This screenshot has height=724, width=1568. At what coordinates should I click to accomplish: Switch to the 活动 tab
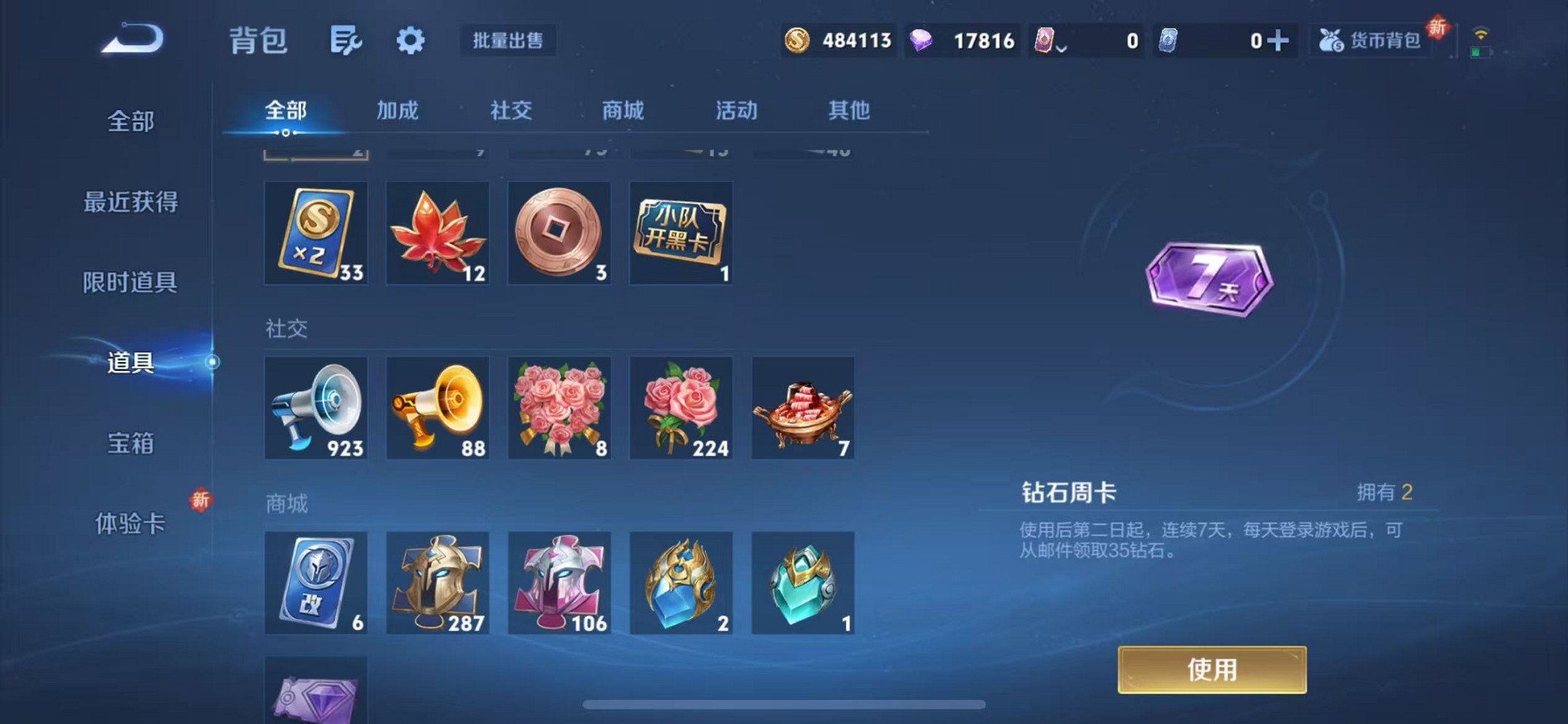coord(734,111)
